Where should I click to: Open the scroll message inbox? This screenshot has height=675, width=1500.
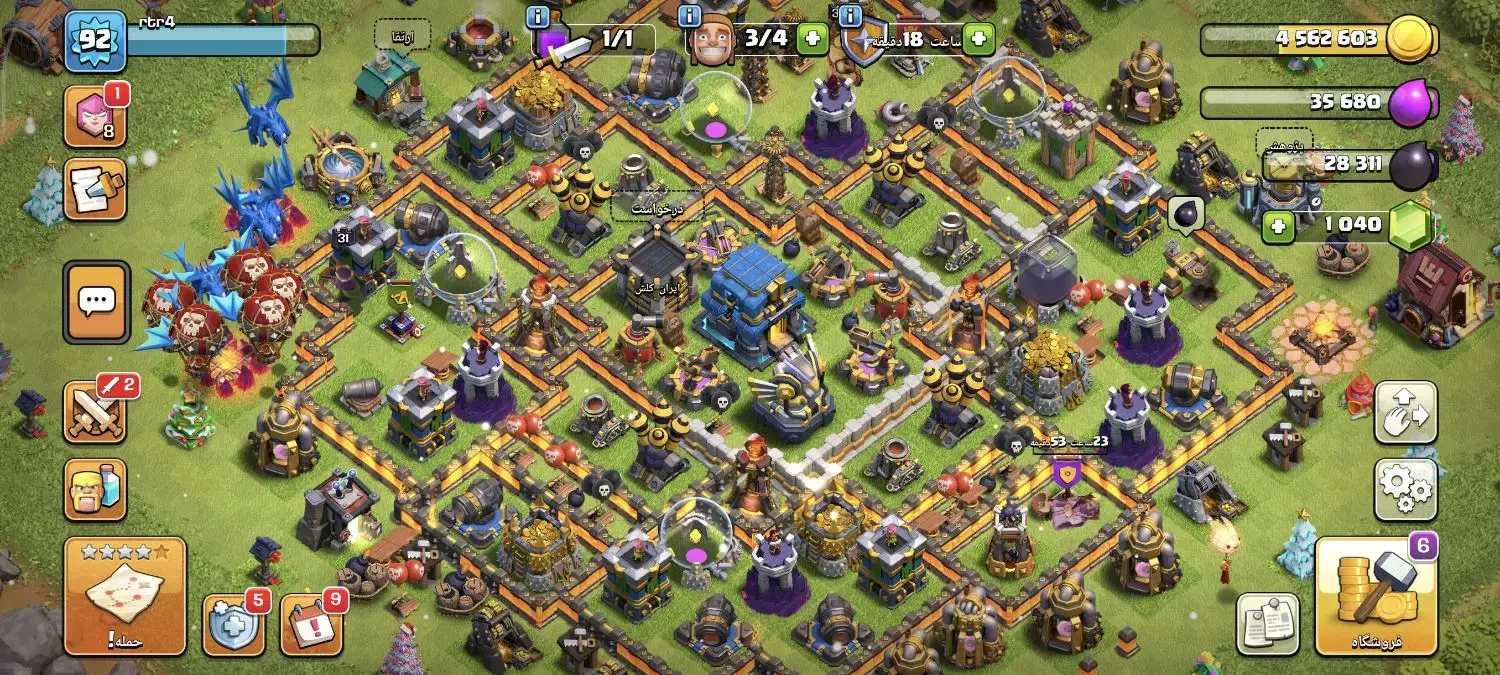pos(95,189)
